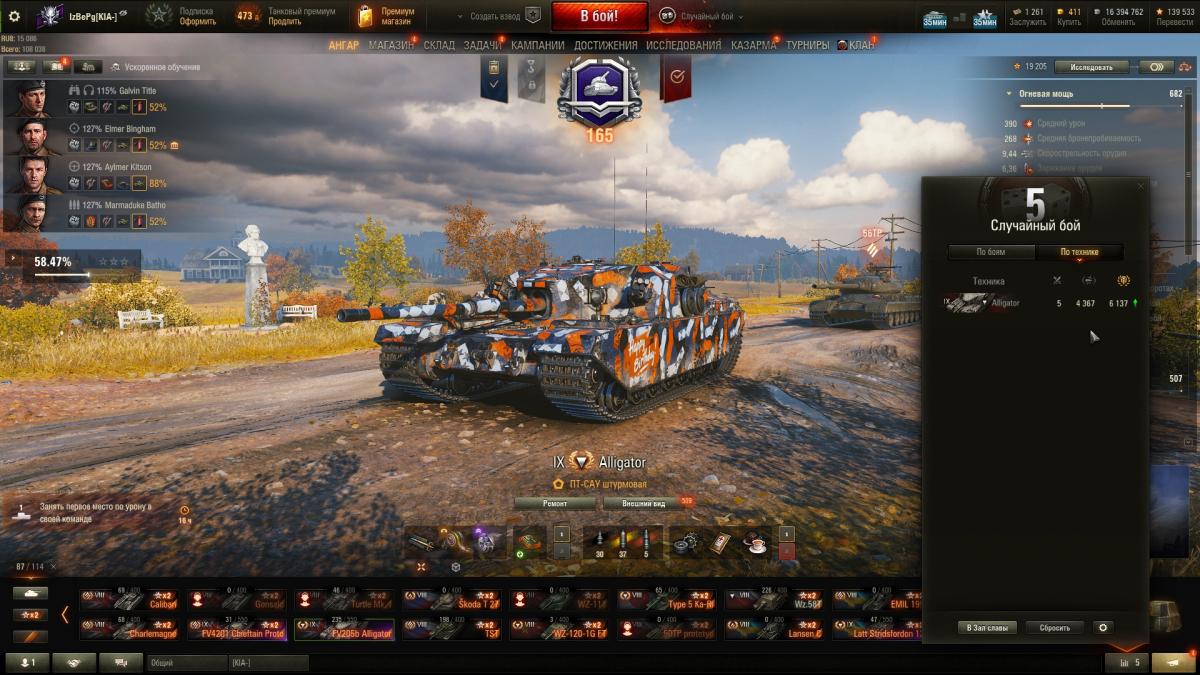
Task: Go to the Склад section
Action: pyautogui.click(x=439, y=45)
